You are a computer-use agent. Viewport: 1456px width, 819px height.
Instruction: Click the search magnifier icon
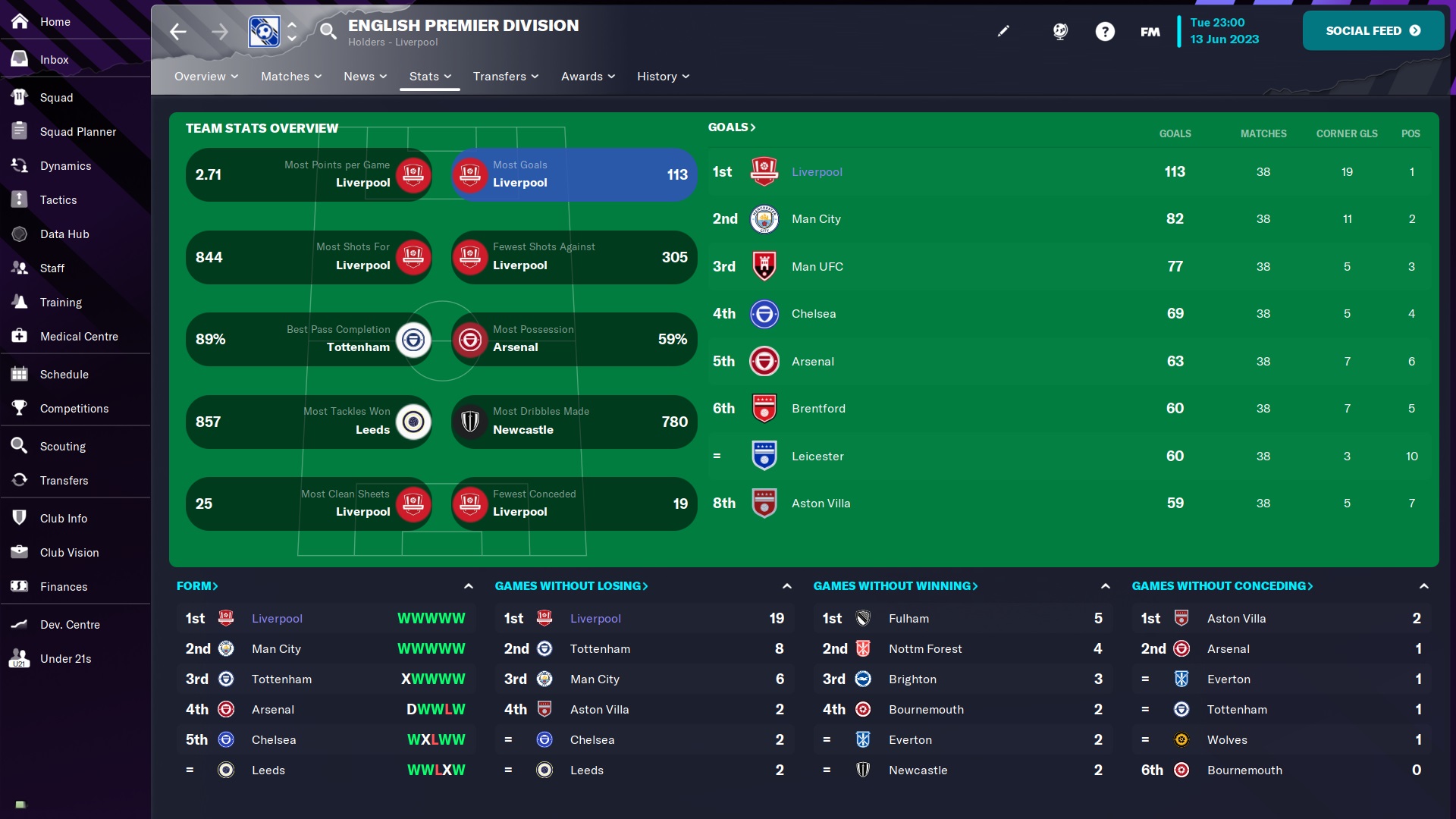pos(328,31)
